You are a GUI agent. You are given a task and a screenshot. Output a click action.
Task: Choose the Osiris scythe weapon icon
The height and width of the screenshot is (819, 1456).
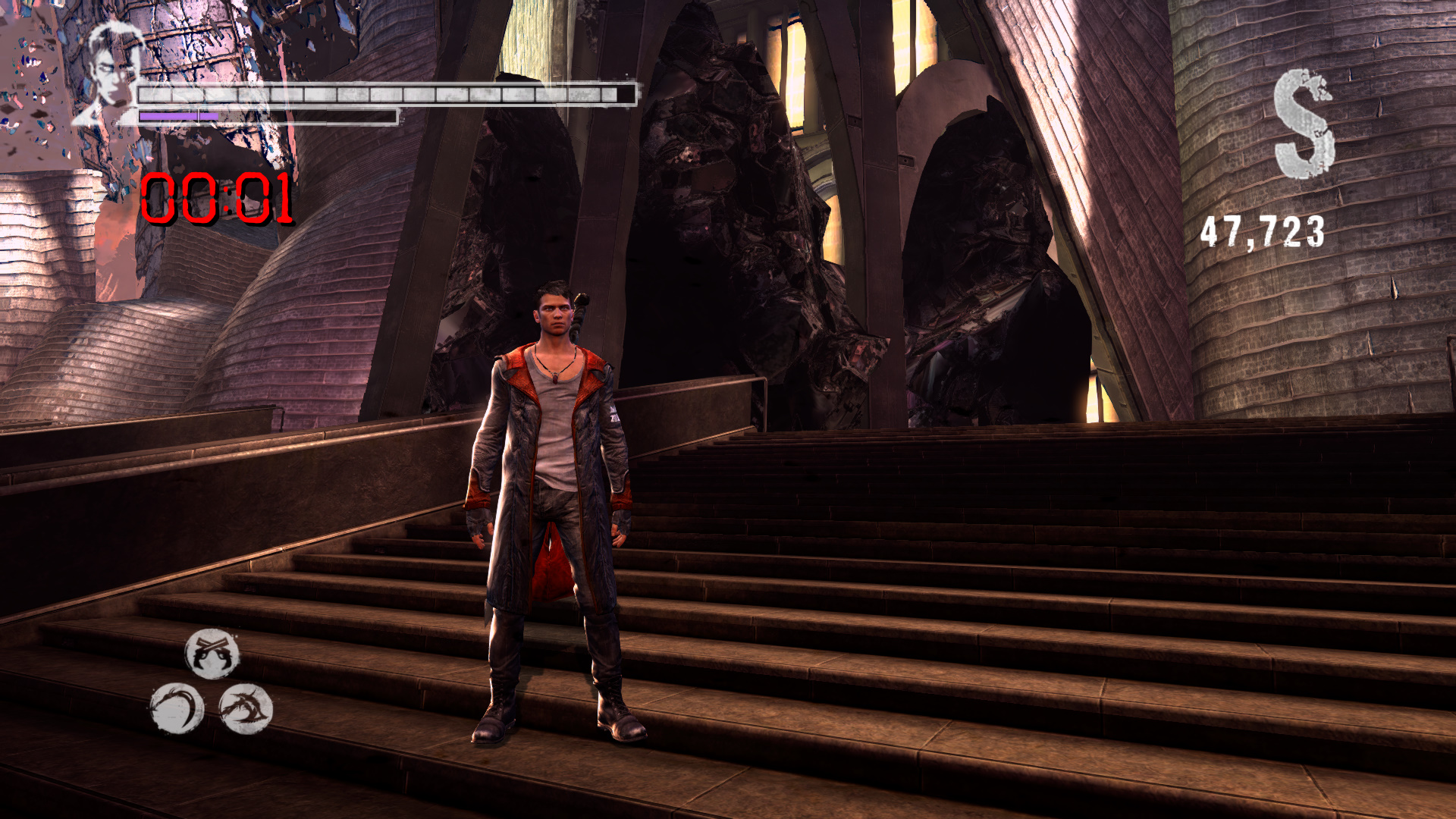click(x=177, y=709)
